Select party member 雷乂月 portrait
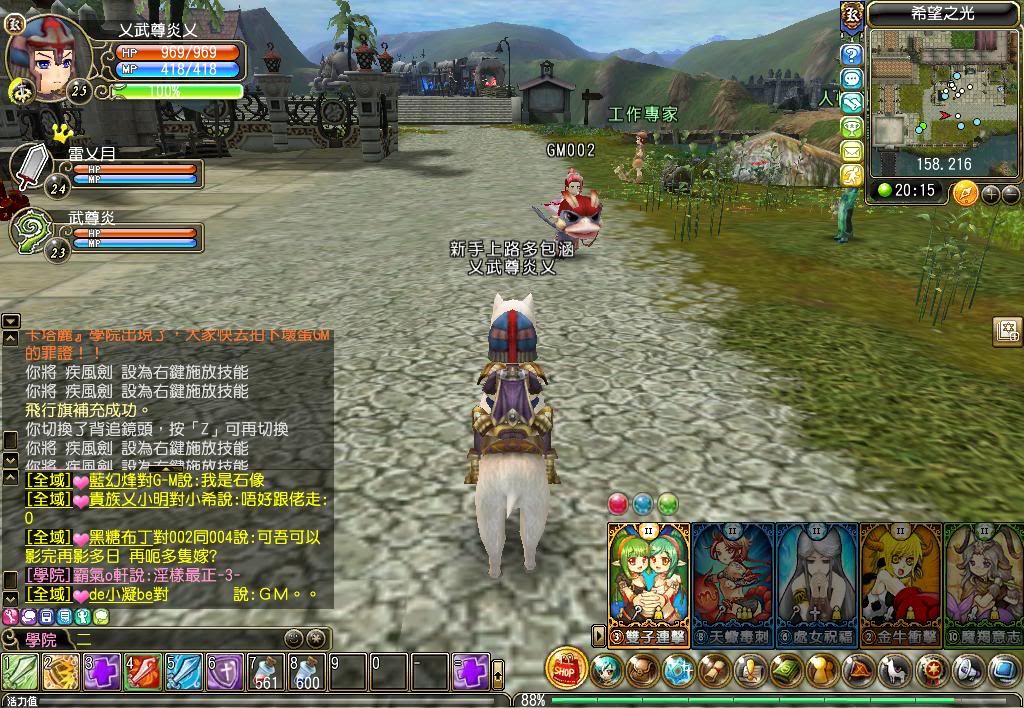Image resolution: width=1024 pixels, height=708 pixels. pyautogui.click(x=30, y=166)
